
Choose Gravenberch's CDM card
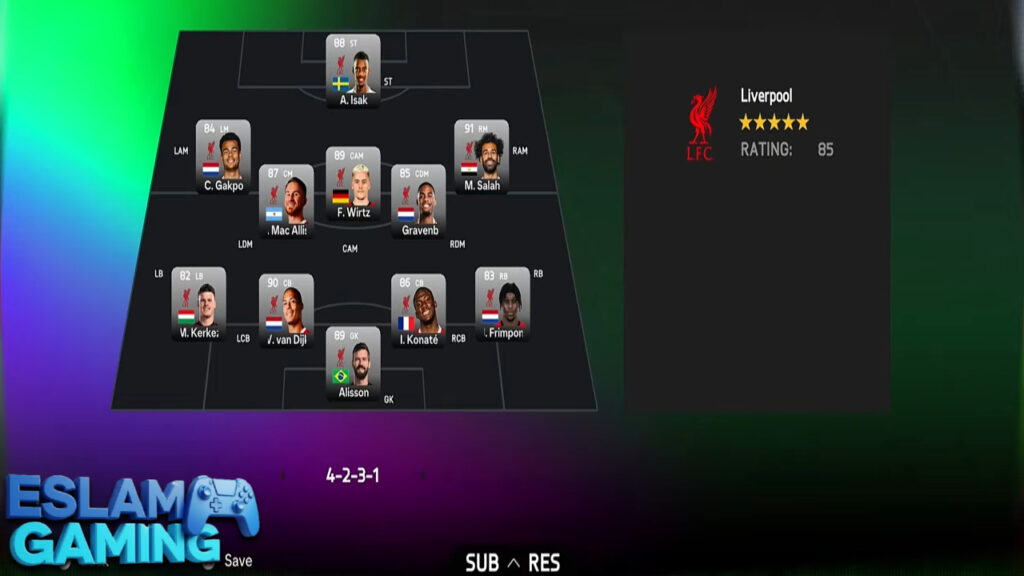(x=418, y=201)
